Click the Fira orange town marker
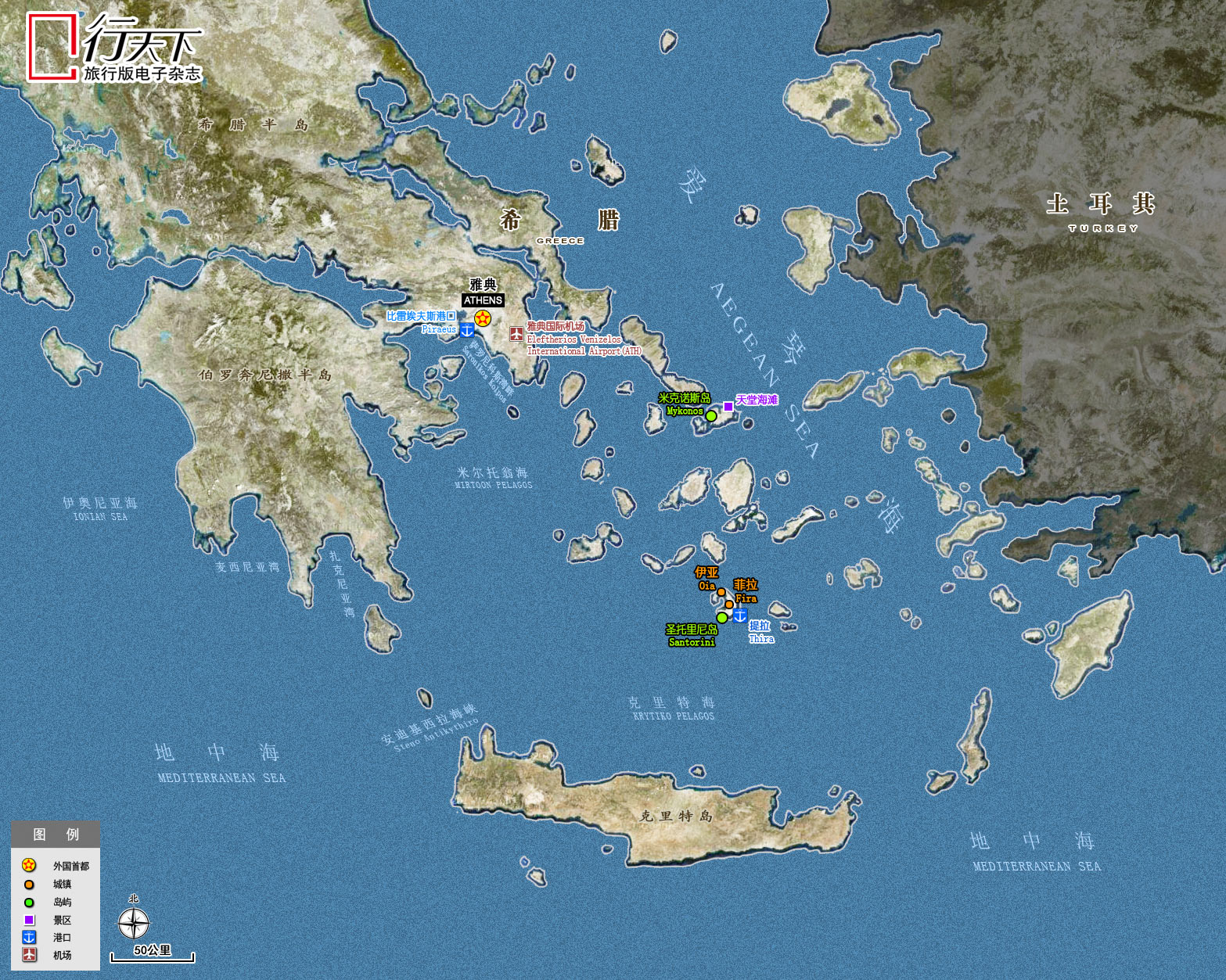This screenshot has height=980, width=1226. (x=729, y=605)
